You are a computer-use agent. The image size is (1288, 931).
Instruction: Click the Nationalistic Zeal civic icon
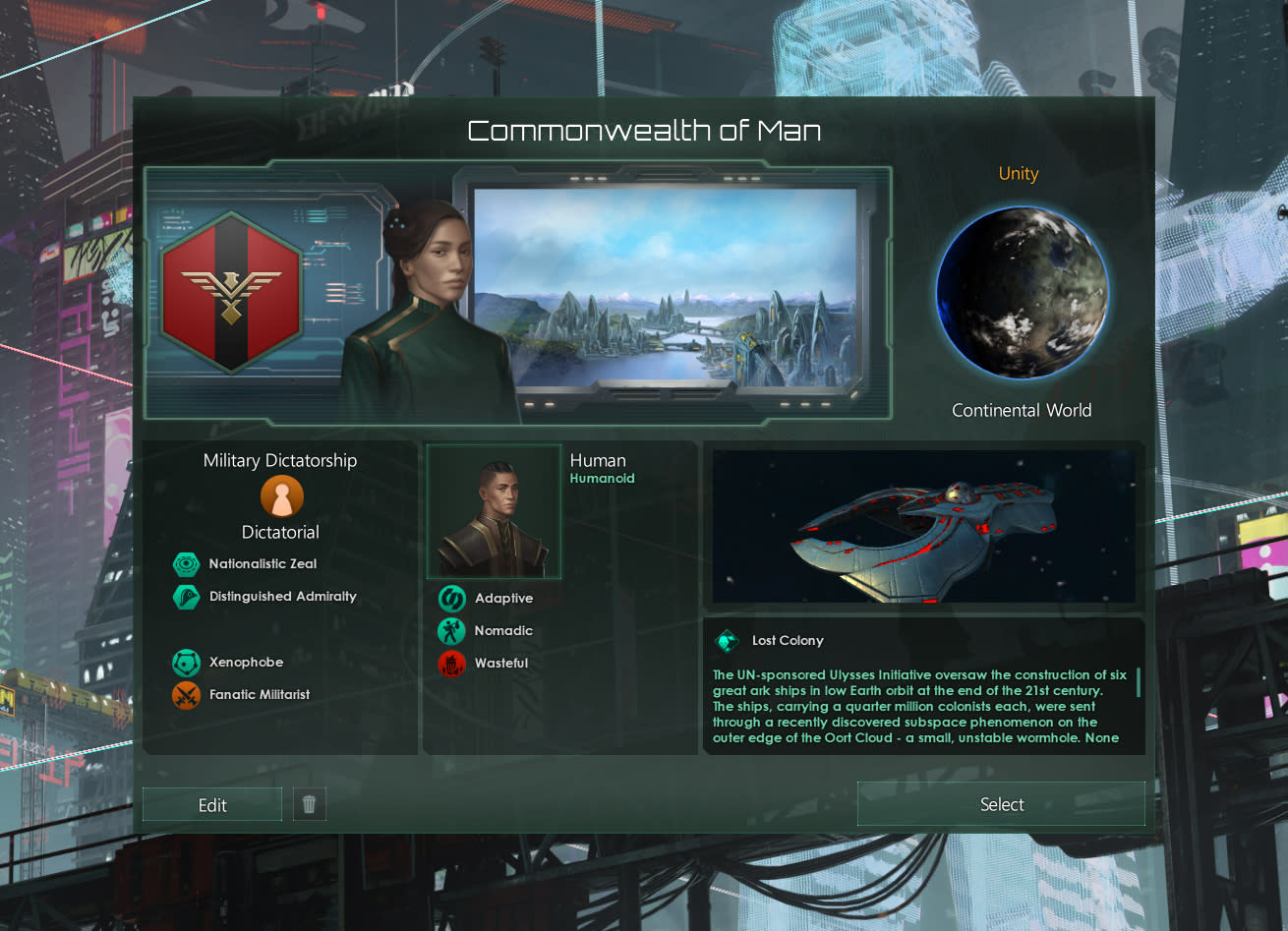click(186, 564)
